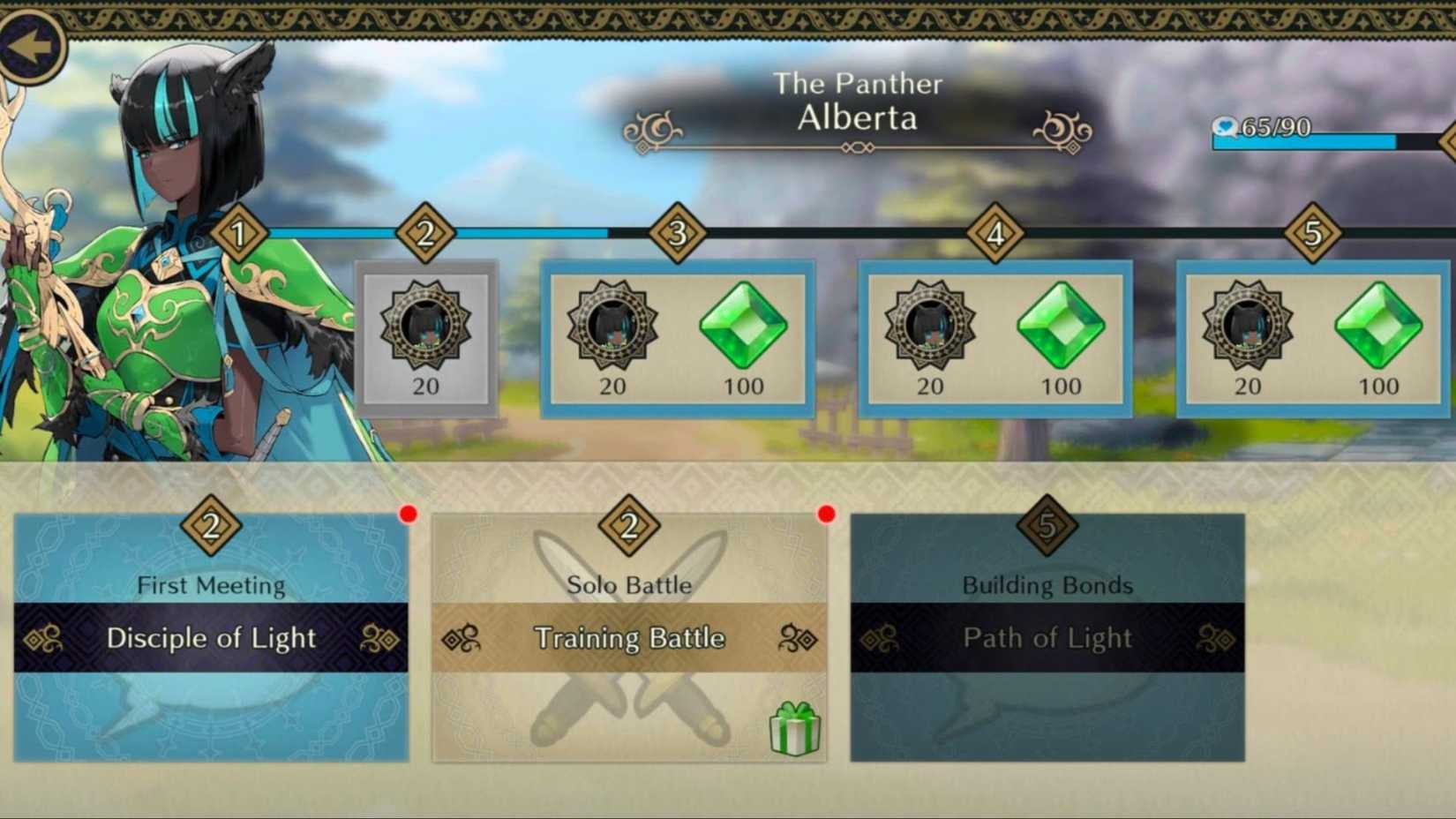
Task: Click the red notification dot on the First Meeting card
Action: 407,512
